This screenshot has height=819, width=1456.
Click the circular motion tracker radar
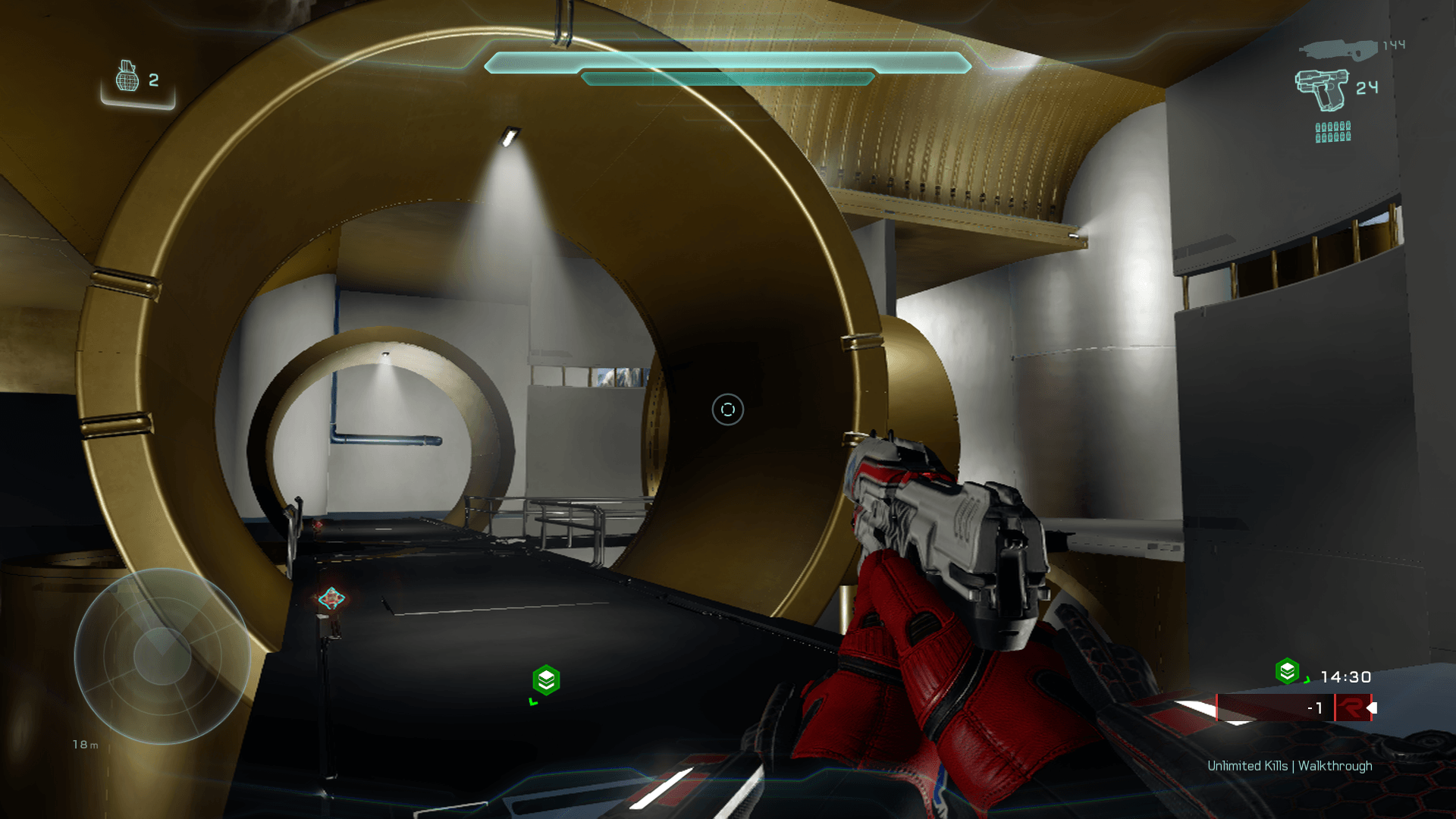pos(162,655)
